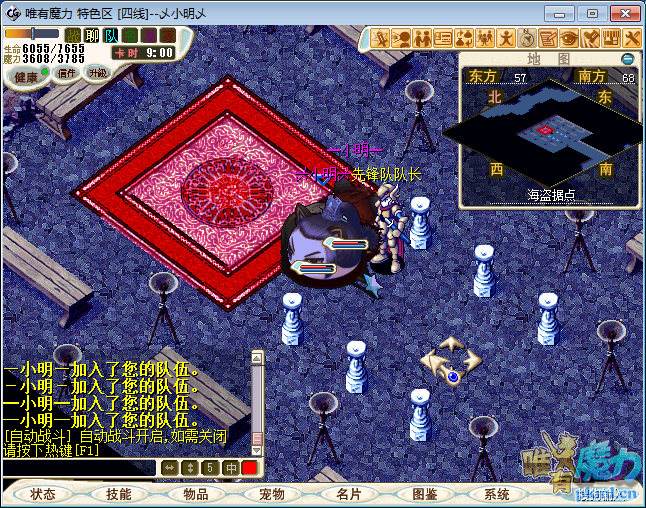
Task: Open the 信件 mail button
Action: point(68,73)
